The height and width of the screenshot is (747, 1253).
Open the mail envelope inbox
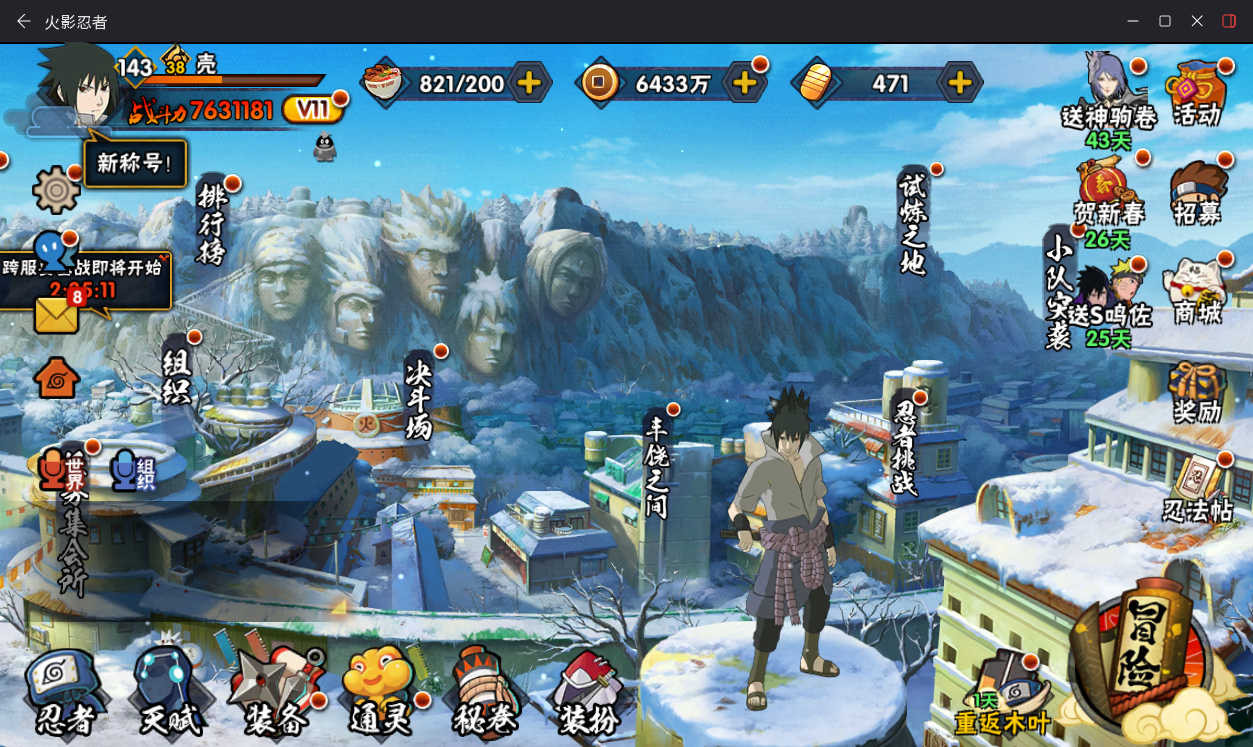pyautogui.click(x=56, y=315)
